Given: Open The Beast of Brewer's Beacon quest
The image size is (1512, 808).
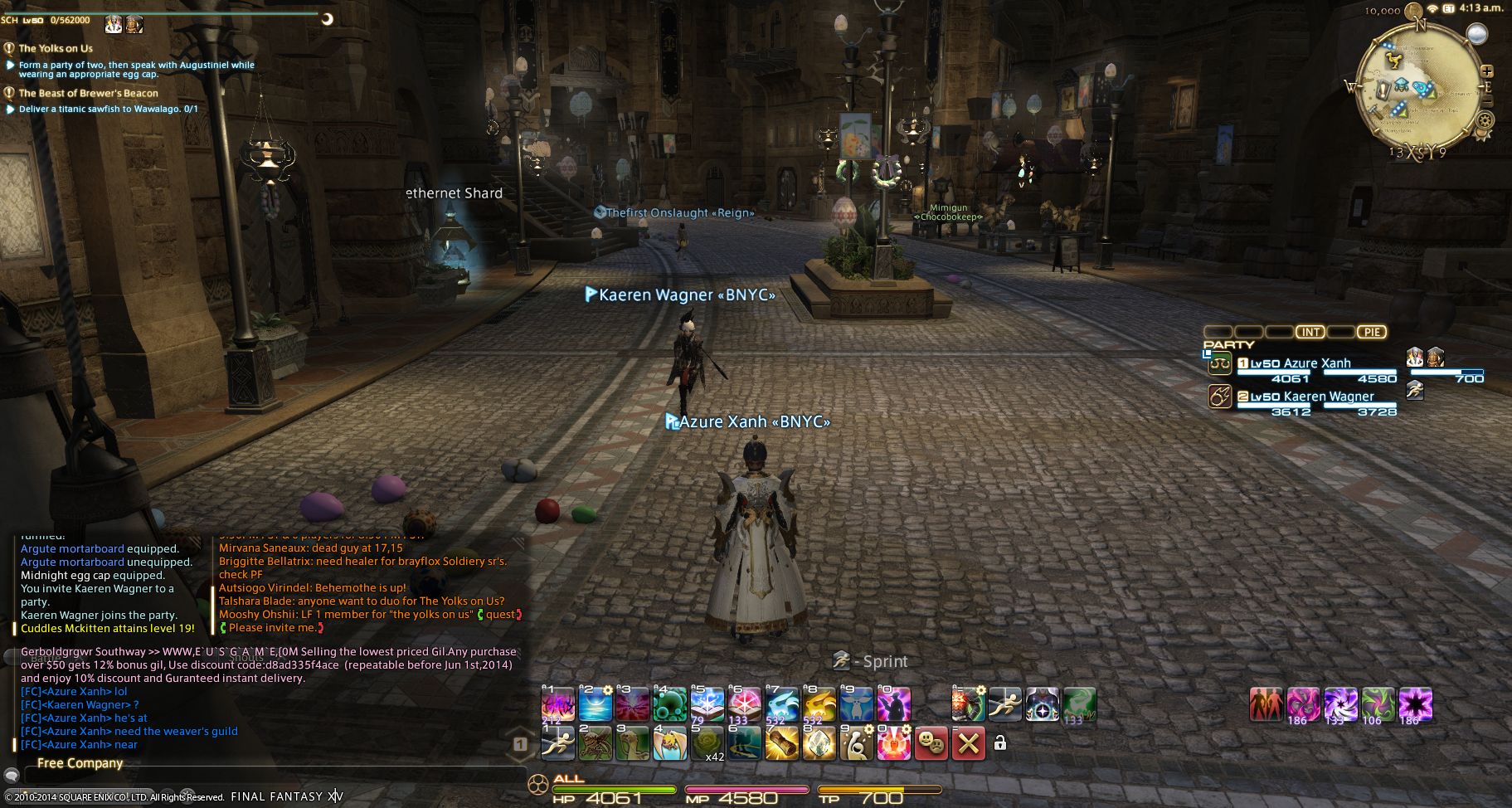Looking at the screenshot, I should [x=88, y=93].
